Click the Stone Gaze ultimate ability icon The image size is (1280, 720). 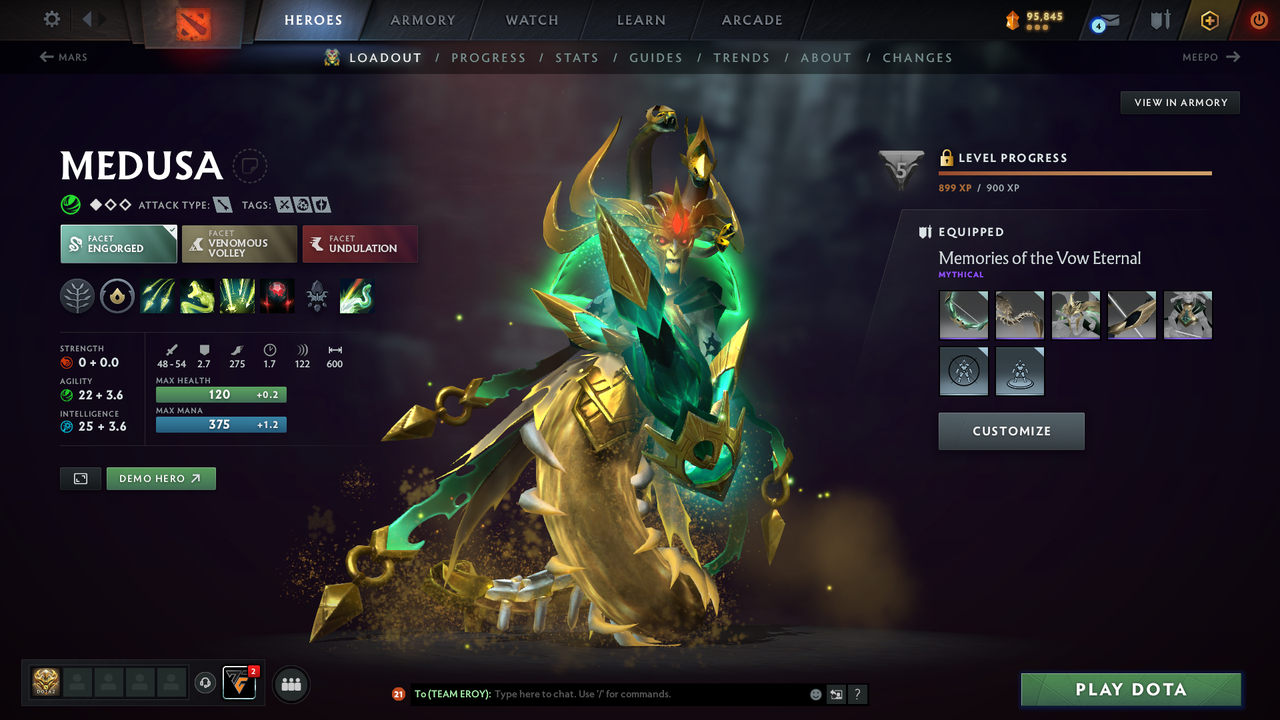(277, 295)
